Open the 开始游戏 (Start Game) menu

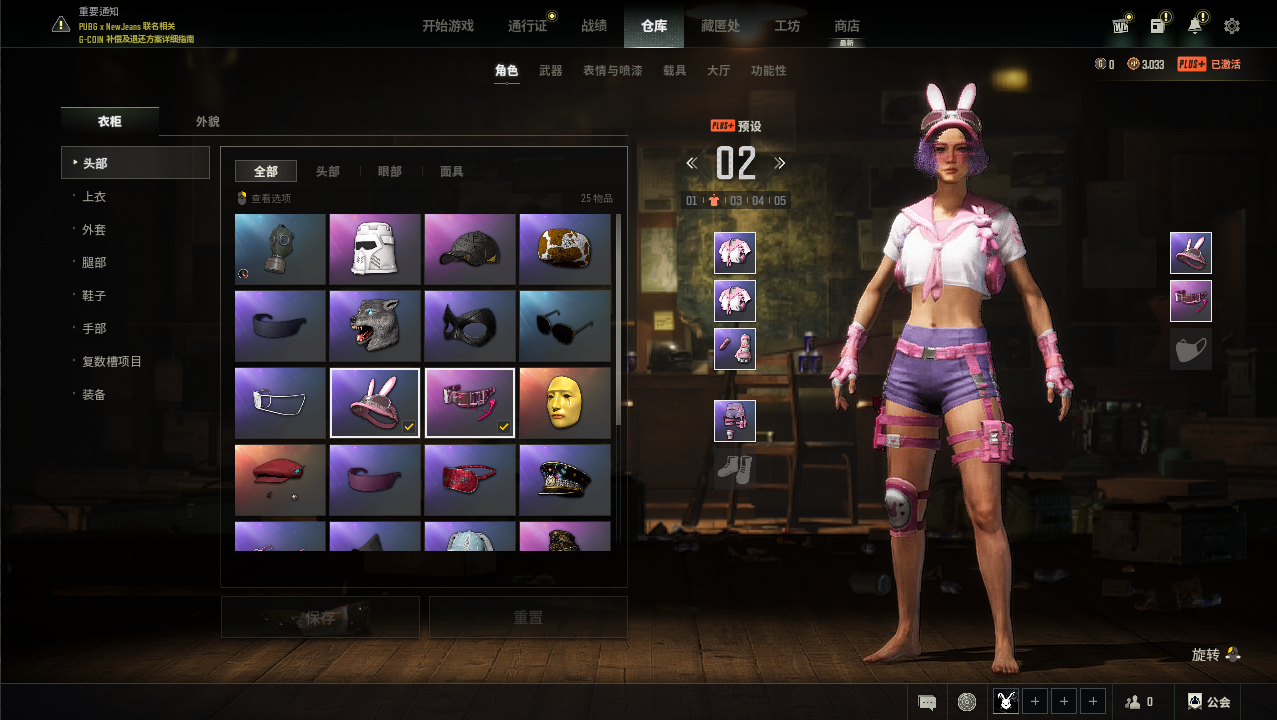click(447, 26)
